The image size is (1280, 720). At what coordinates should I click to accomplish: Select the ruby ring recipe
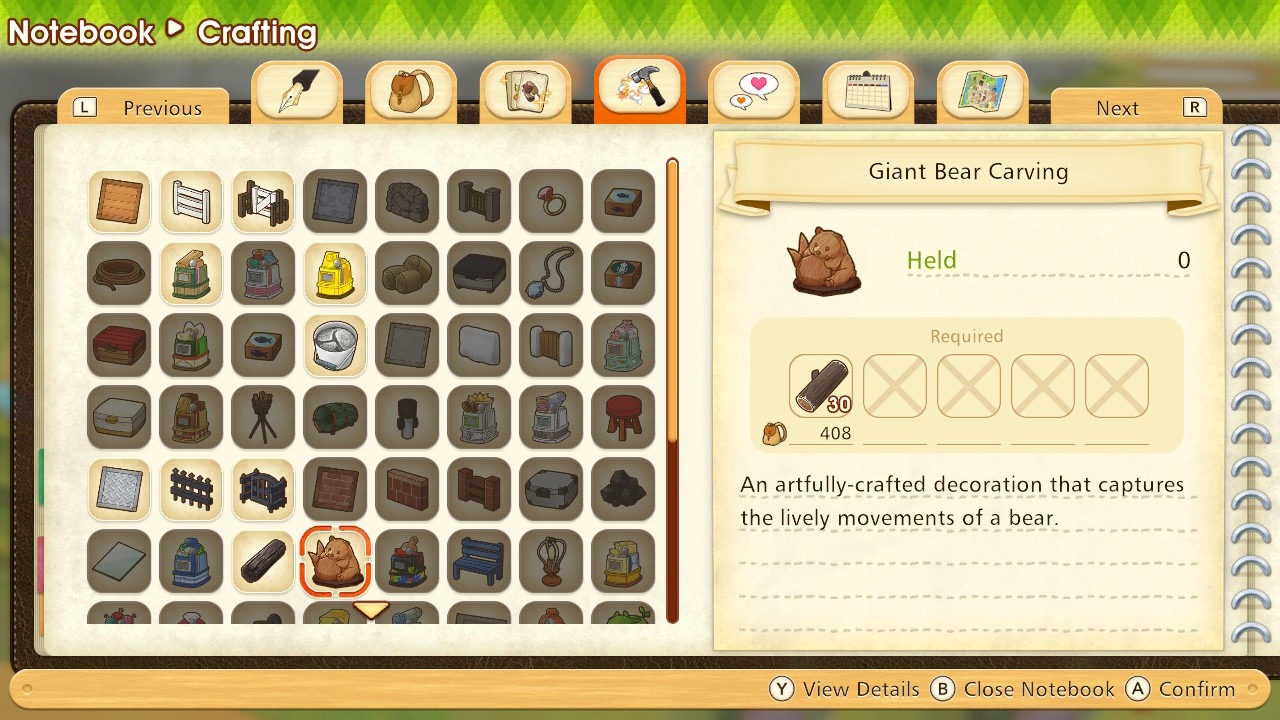(x=551, y=201)
